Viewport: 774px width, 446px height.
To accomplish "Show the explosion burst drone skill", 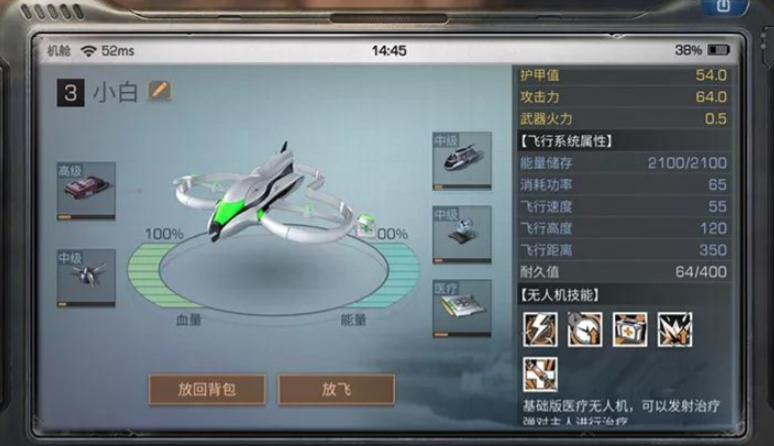I will (x=675, y=329).
